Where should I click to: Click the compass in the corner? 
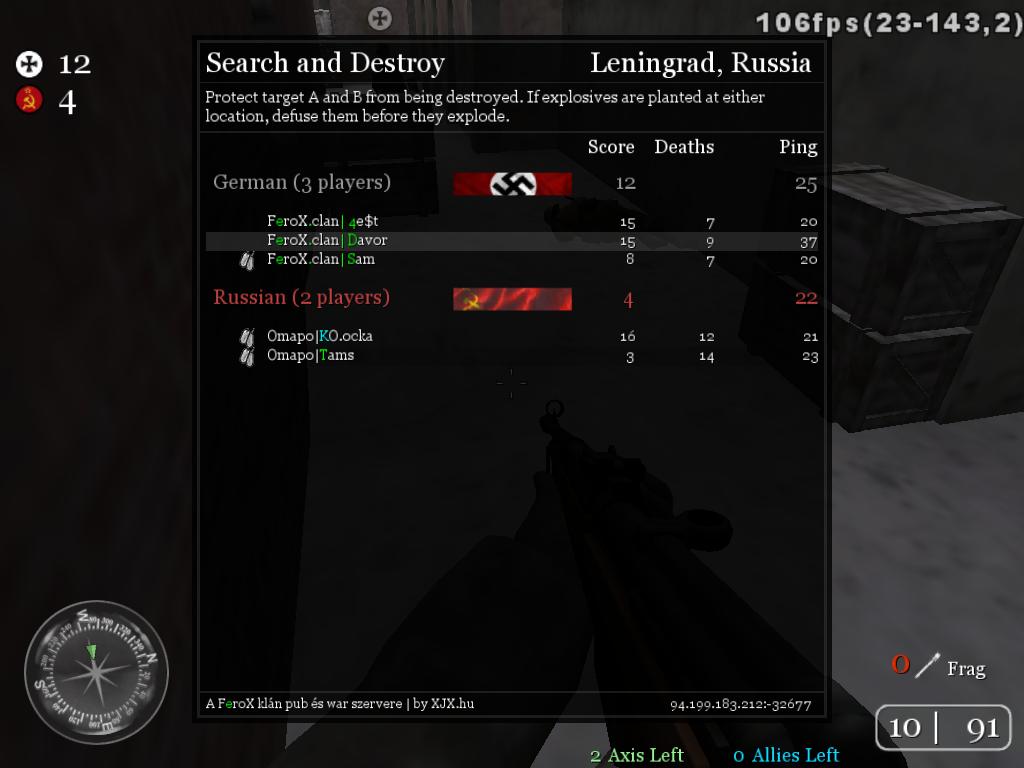pos(96,671)
